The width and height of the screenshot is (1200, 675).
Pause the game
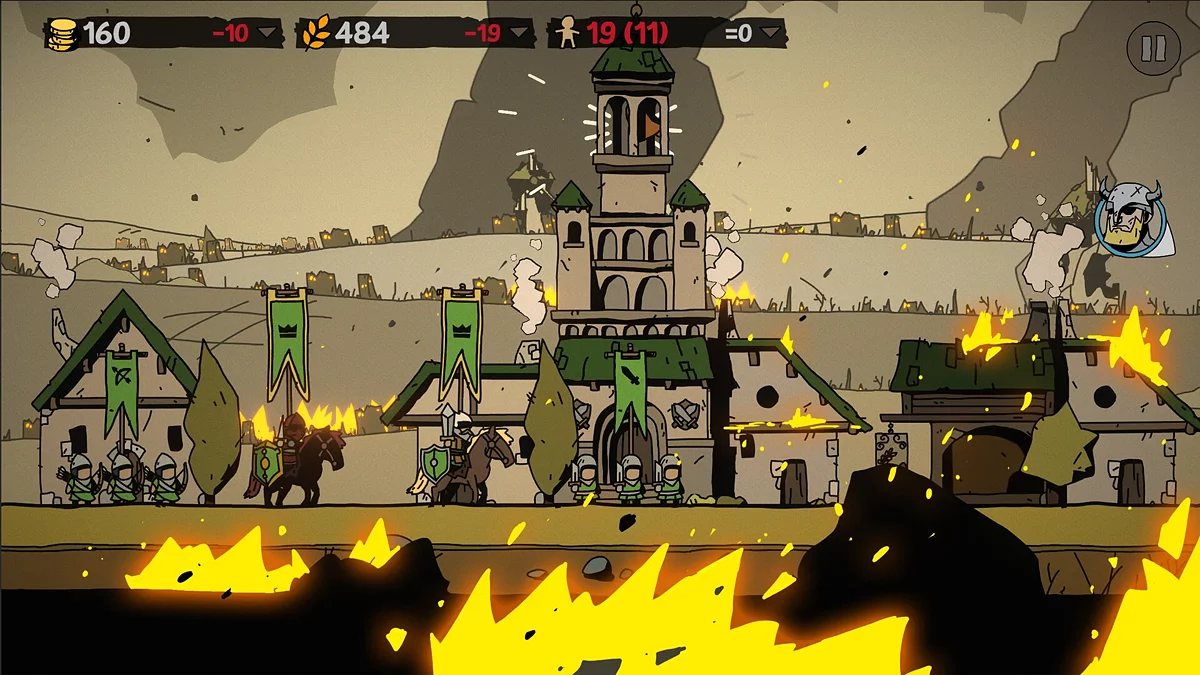[1153, 48]
